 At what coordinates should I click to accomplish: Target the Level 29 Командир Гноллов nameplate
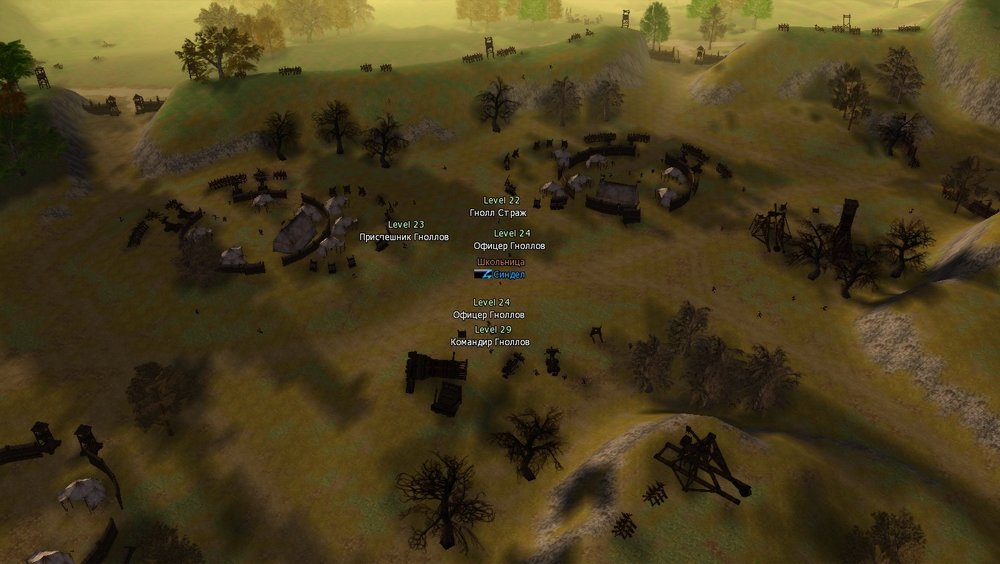coord(490,342)
